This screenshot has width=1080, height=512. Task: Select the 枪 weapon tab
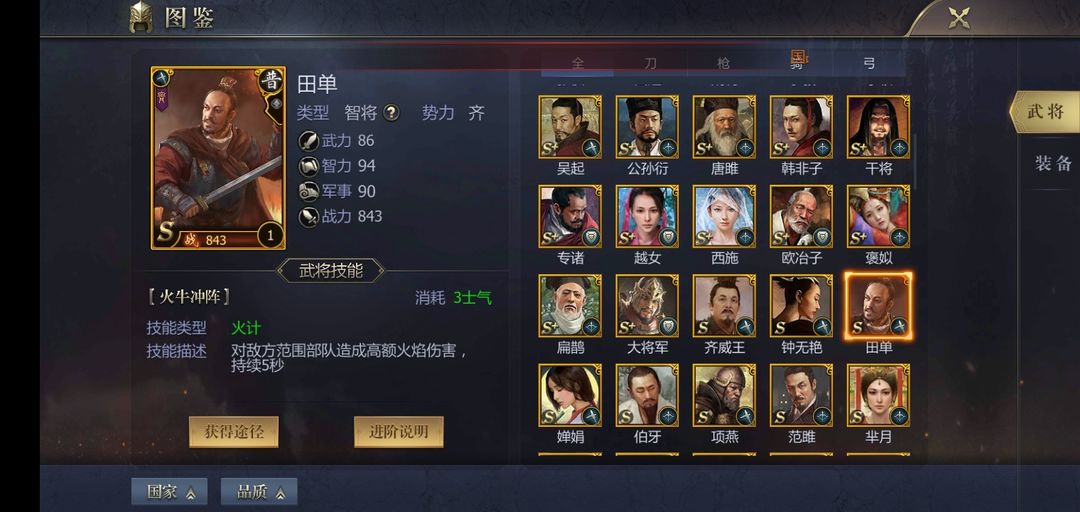coord(723,63)
